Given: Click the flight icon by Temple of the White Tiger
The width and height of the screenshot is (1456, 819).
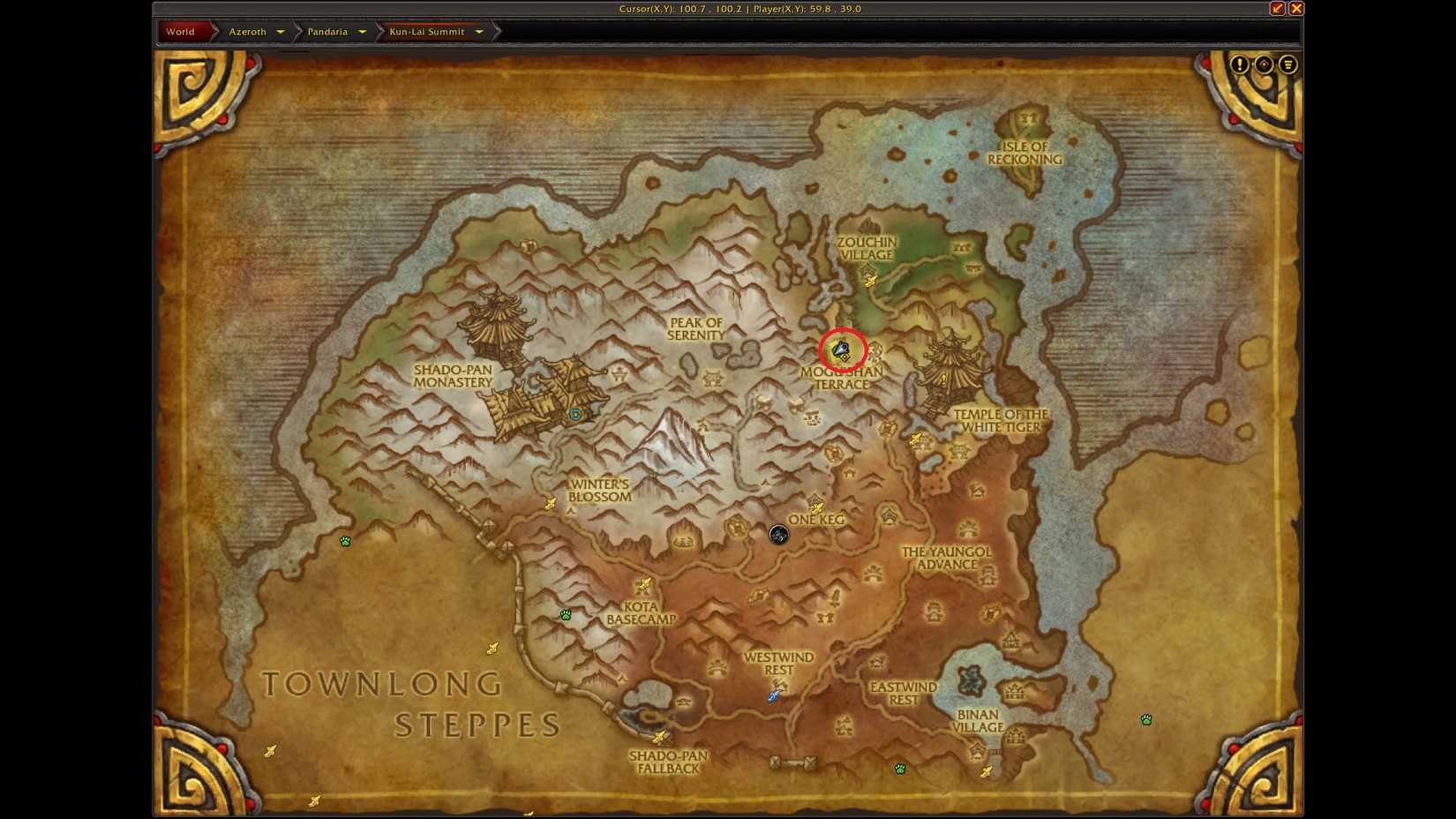Looking at the screenshot, I should [x=918, y=436].
